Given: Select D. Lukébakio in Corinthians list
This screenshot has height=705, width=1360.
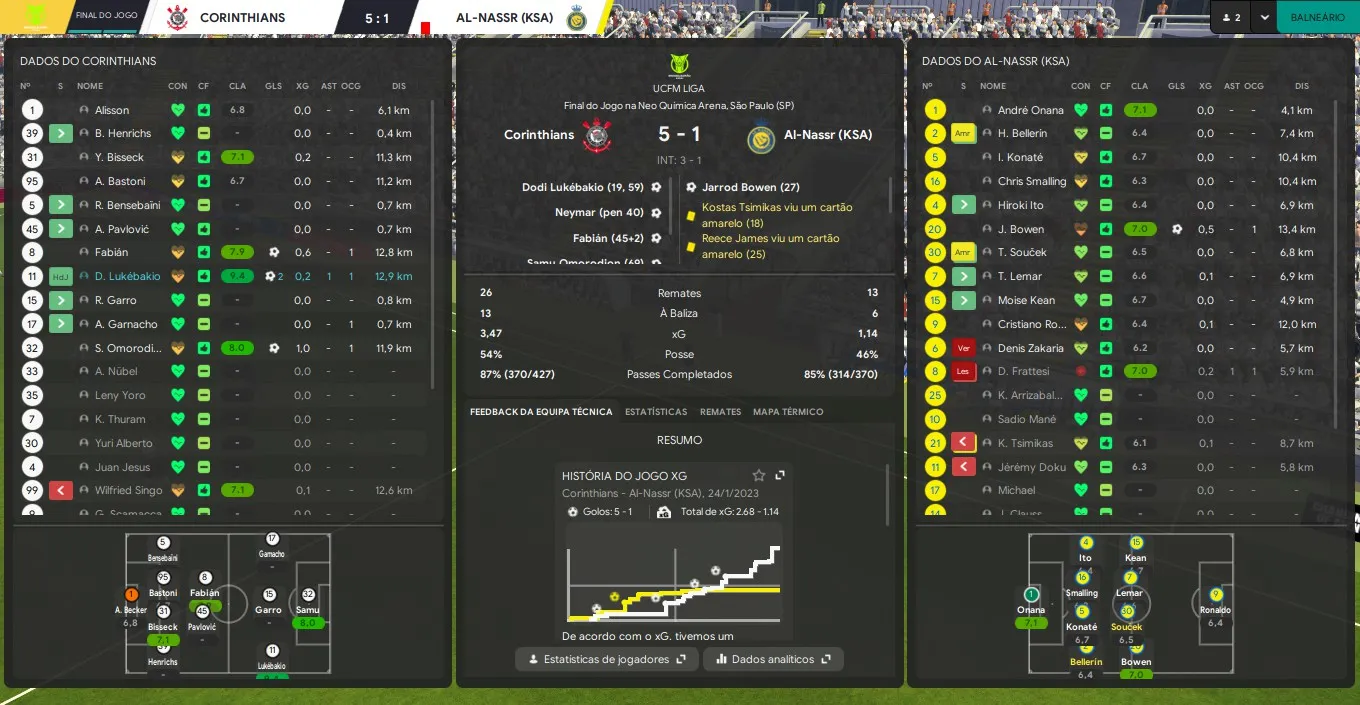Looking at the screenshot, I should click(x=127, y=277).
